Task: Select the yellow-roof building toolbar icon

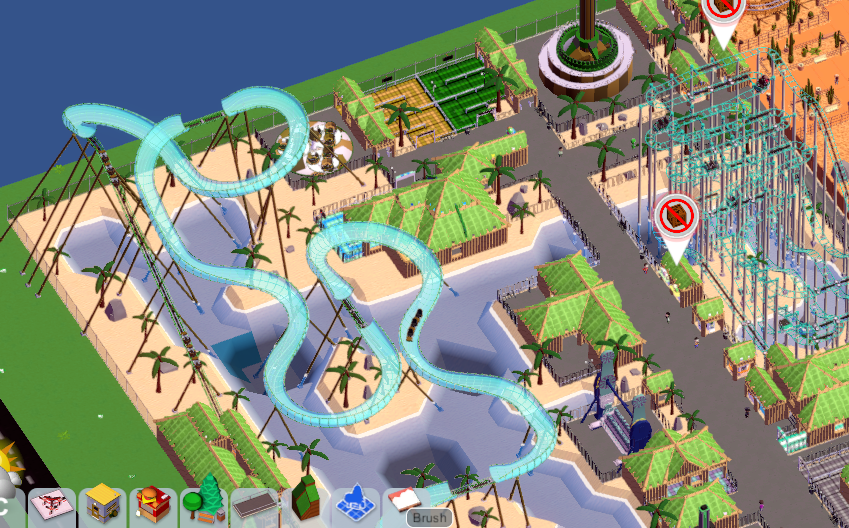Action: tap(102, 506)
